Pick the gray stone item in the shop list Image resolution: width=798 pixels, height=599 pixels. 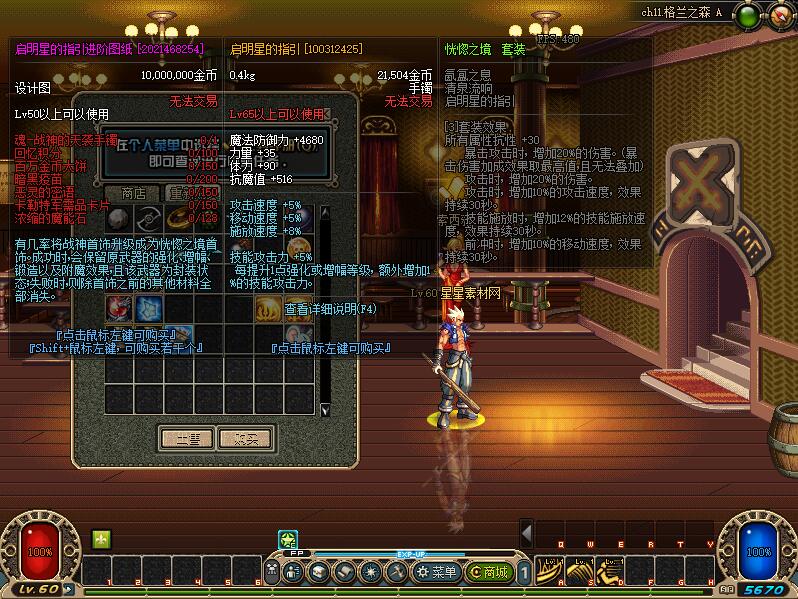(119, 217)
